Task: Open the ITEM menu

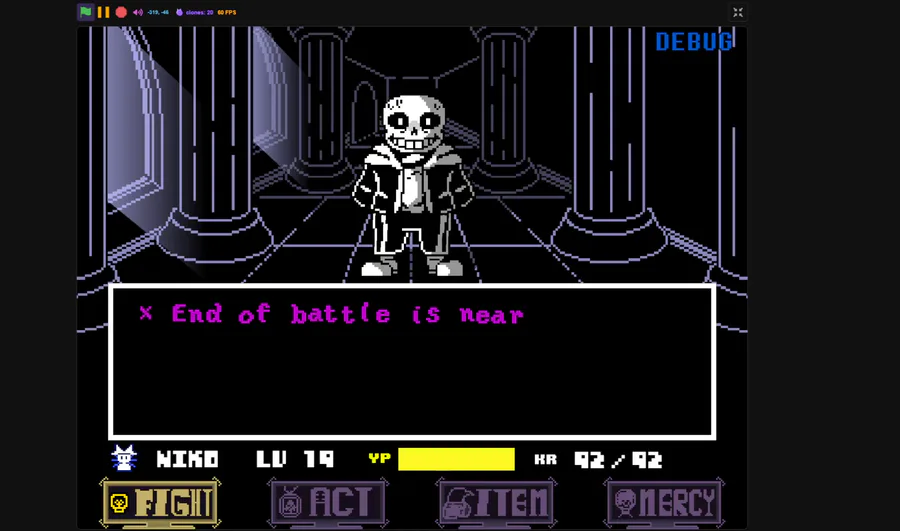Action: [496, 502]
